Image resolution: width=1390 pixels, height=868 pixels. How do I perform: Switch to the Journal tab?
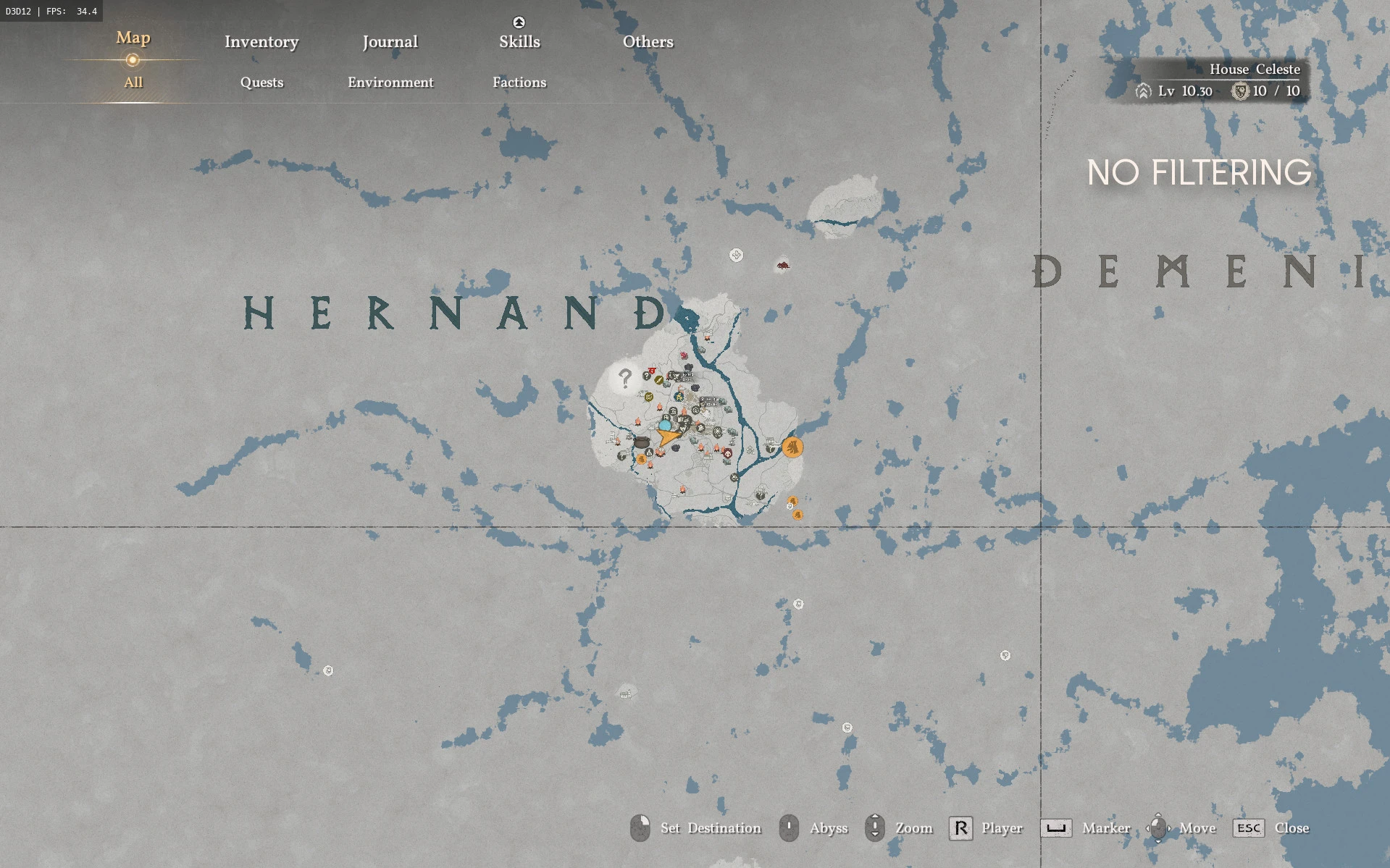coord(390,42)
